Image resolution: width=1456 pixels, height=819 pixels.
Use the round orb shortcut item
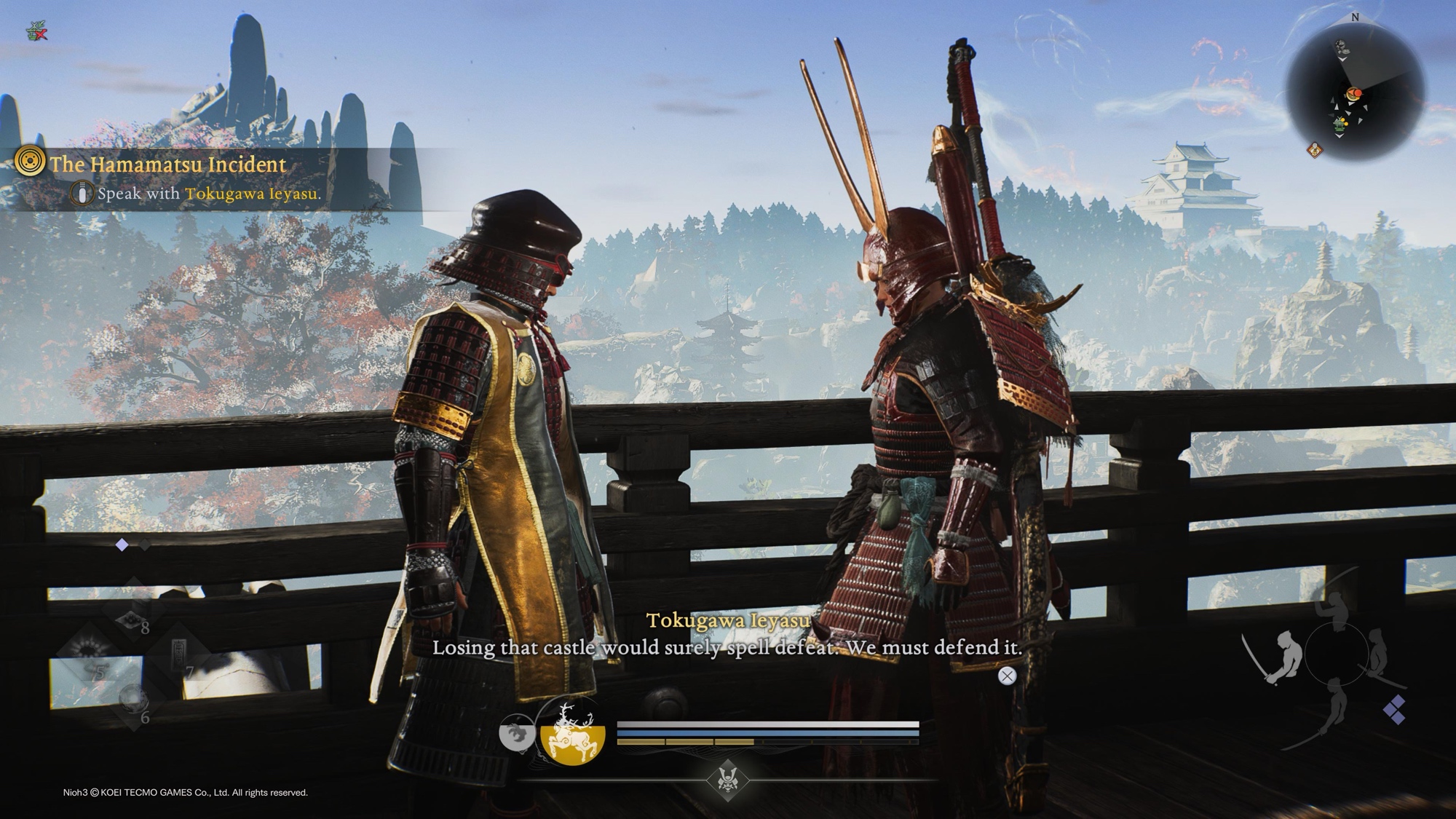pos(132,700)
